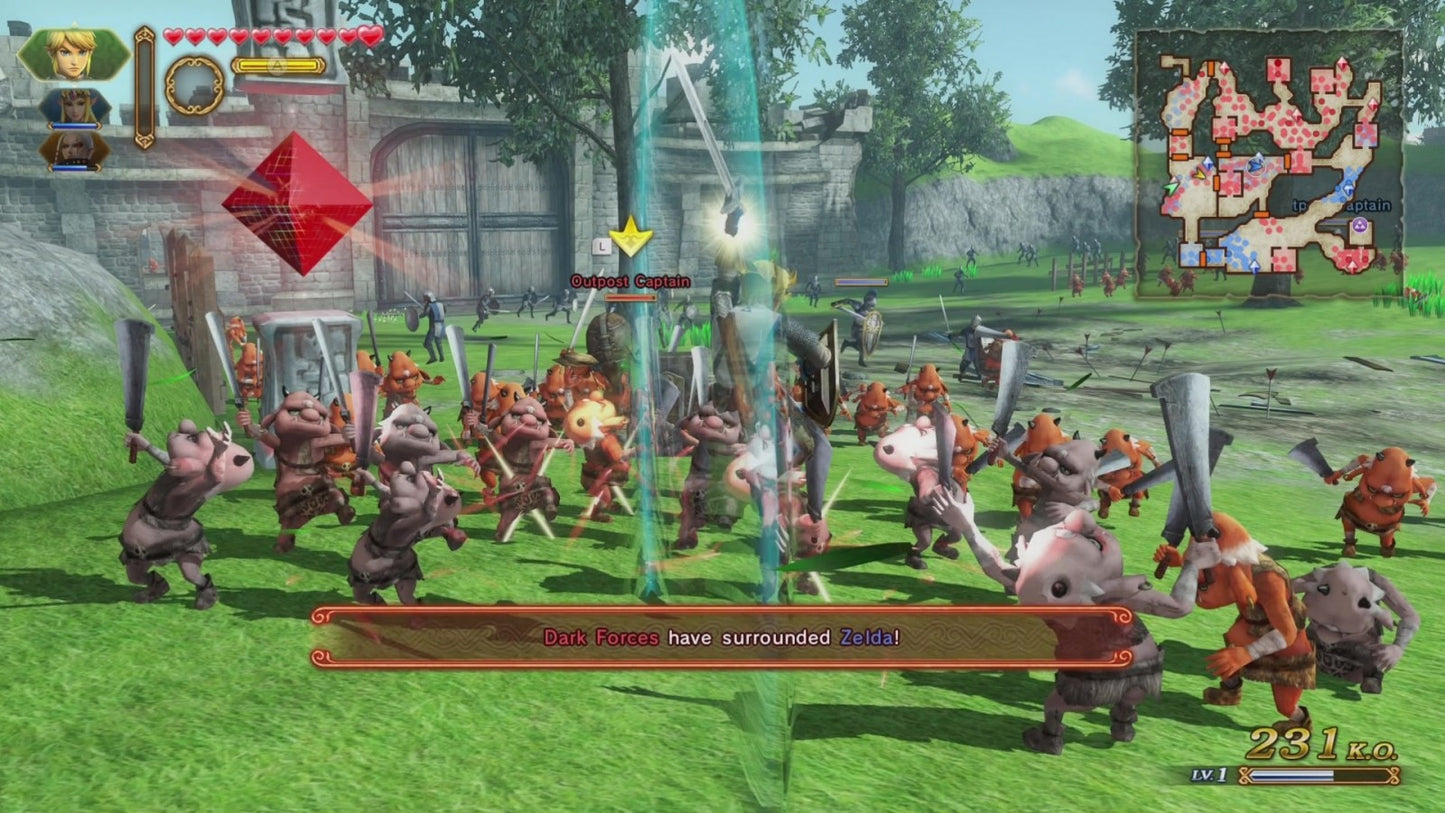Click the circular item slot ring
Screen dimensions: 1445x813
tap(194, 86)
